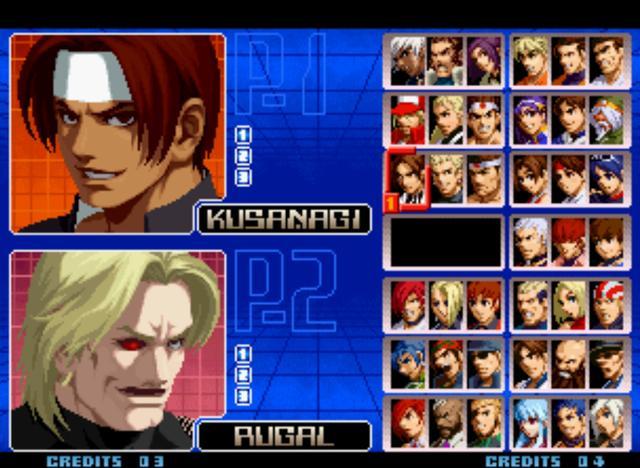Select Billy Kane with striped bandana
The width and height of the screenshot is (640, 468).
point(607,305)
